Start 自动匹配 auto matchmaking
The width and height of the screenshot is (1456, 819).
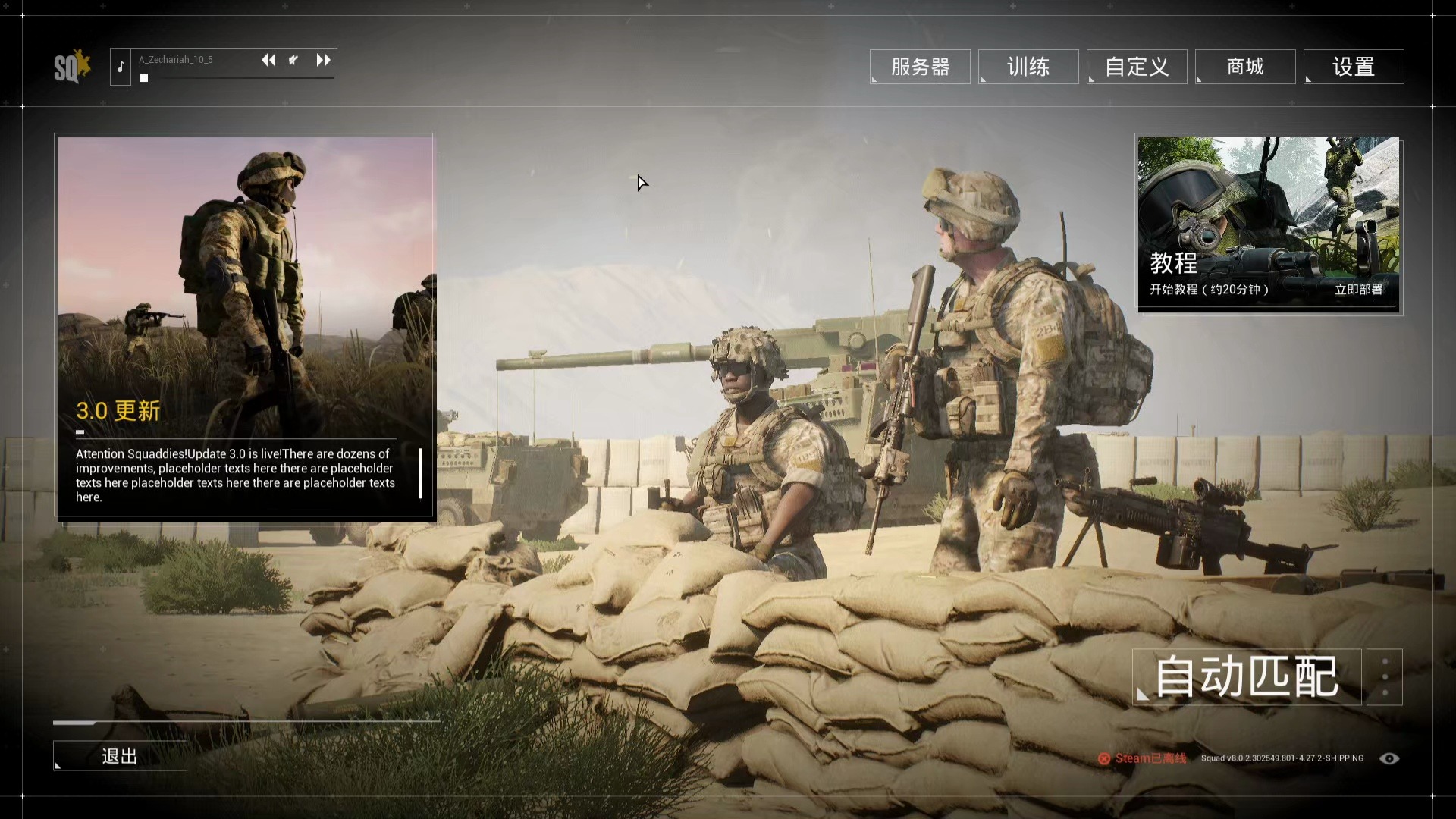(x=1246, y=676)
